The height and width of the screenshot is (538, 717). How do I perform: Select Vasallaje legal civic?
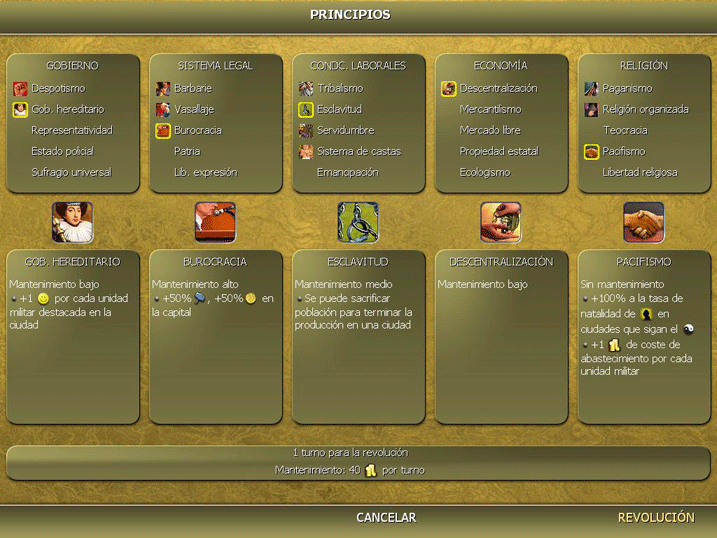click(x=194, y=109)
